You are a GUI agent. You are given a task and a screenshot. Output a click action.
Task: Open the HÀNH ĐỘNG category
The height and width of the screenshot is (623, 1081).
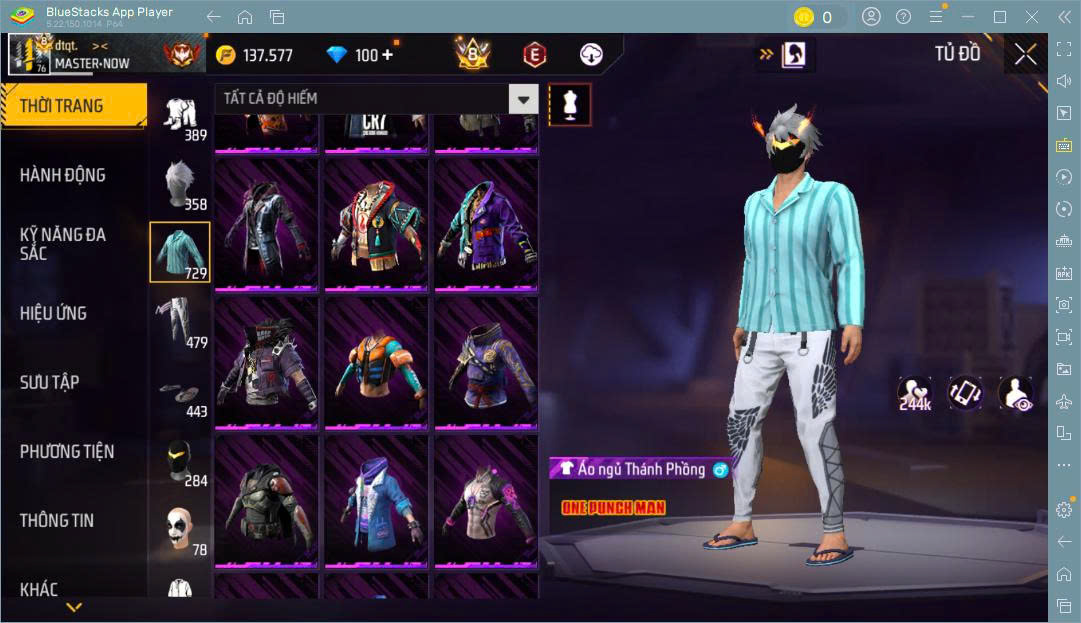[x=63, y=175]
